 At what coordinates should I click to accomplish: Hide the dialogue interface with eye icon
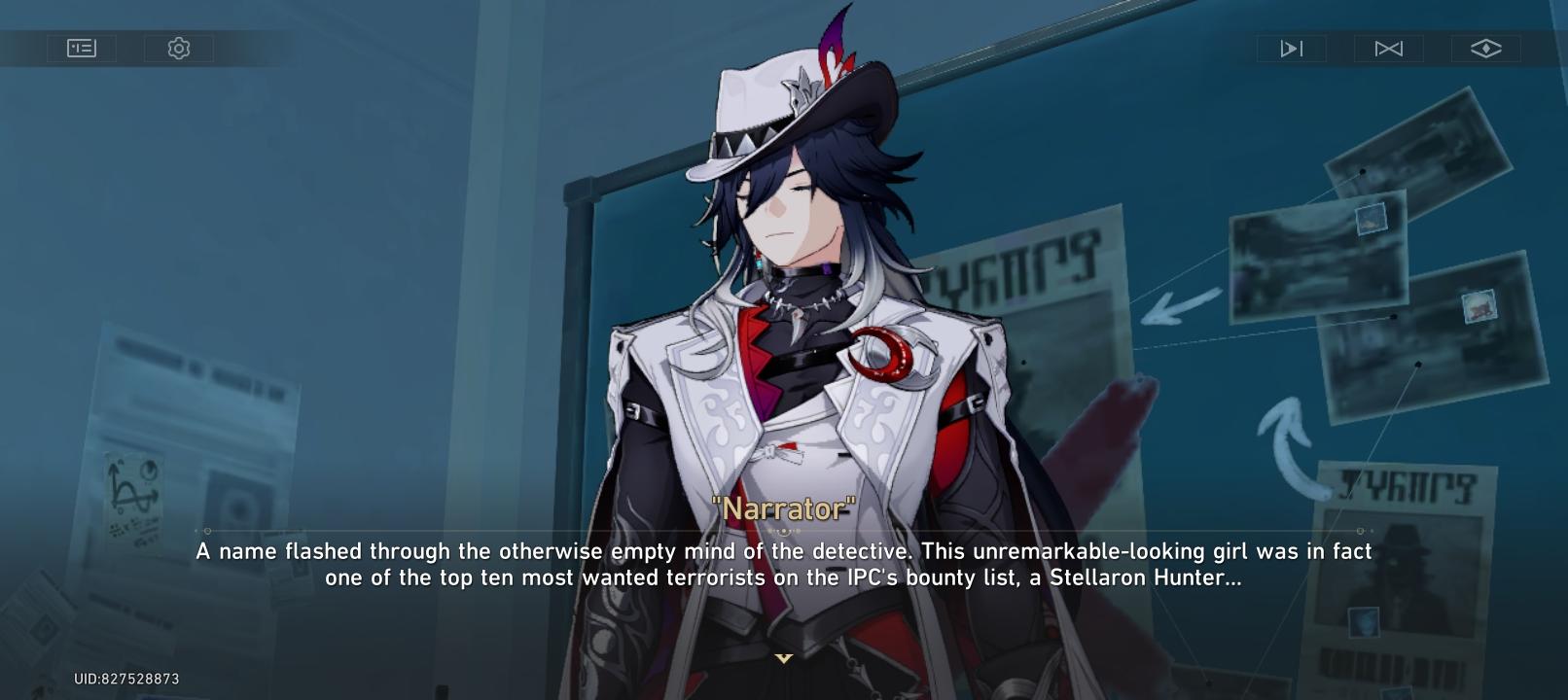1485,48
